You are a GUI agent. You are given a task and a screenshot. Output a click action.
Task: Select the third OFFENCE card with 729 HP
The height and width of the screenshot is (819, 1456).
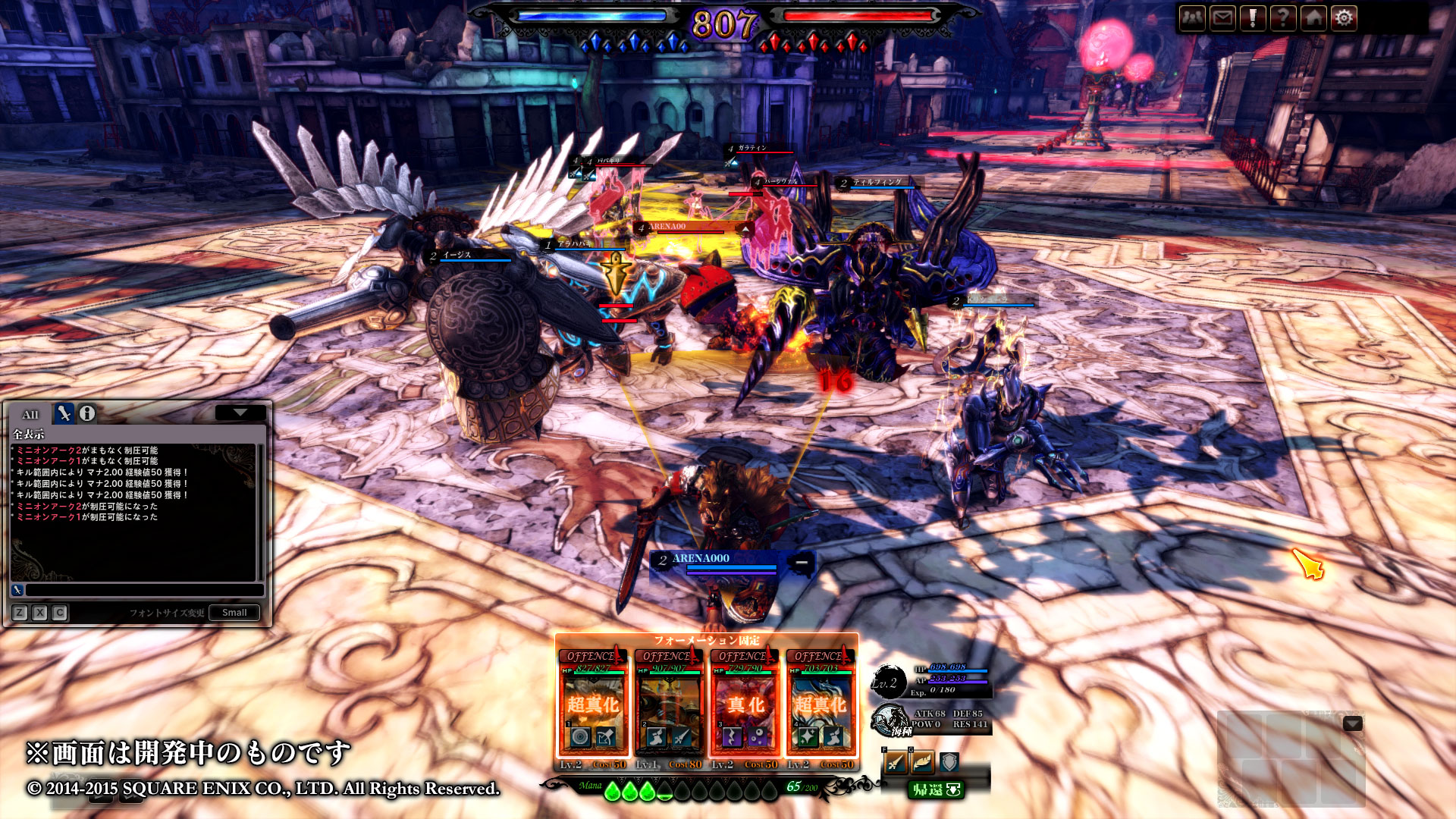tap(745, 705)
